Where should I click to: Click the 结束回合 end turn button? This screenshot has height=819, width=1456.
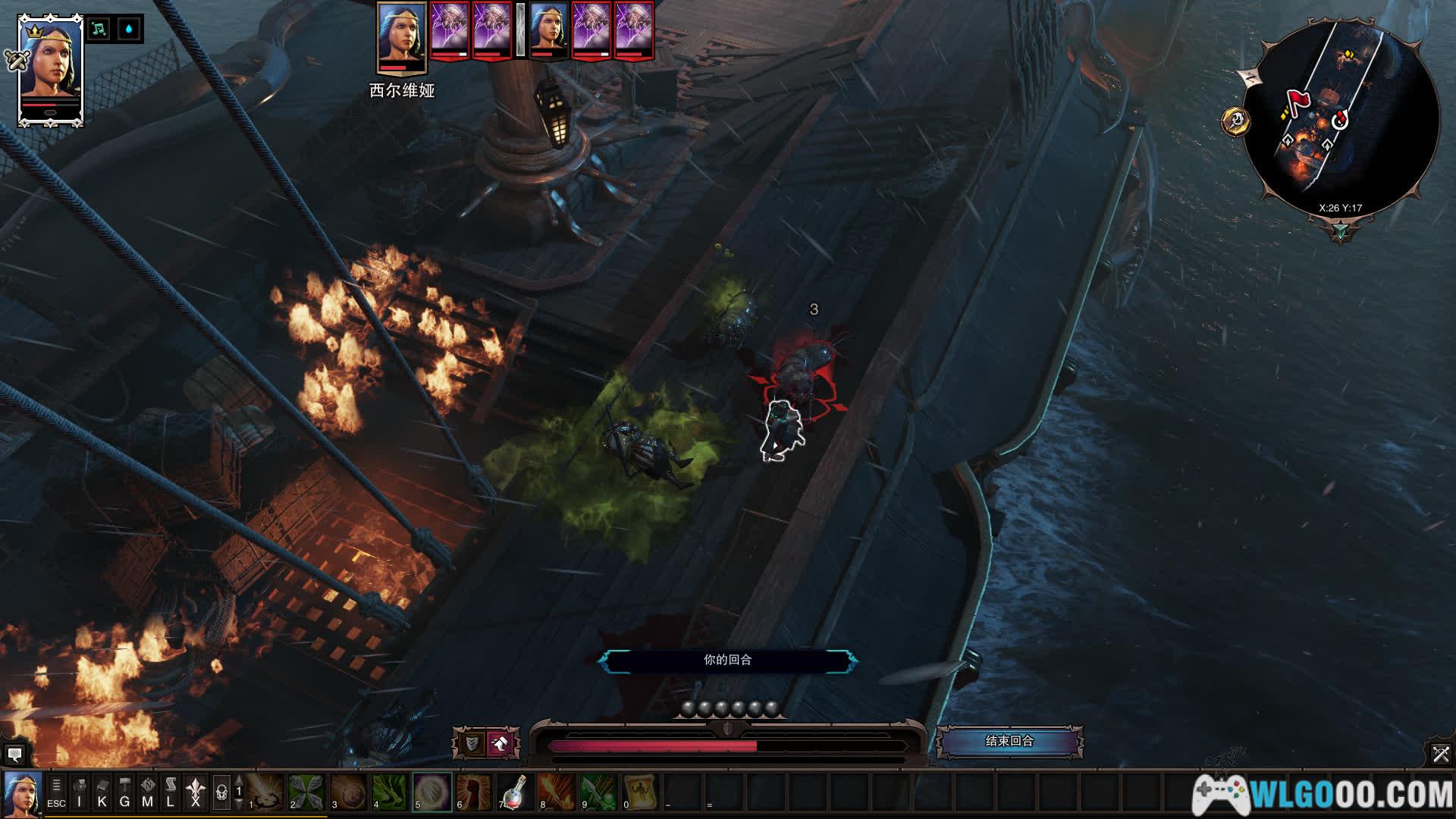1009,741
